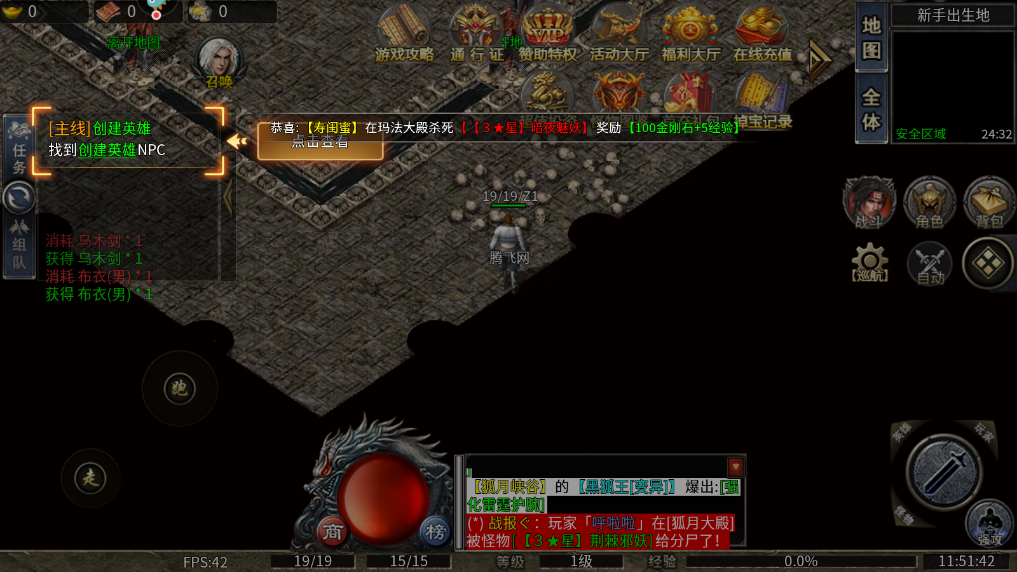1017x572 pixels.
Task: Click the 创建英雄 main quest tracker
Action: pos(127,139)
